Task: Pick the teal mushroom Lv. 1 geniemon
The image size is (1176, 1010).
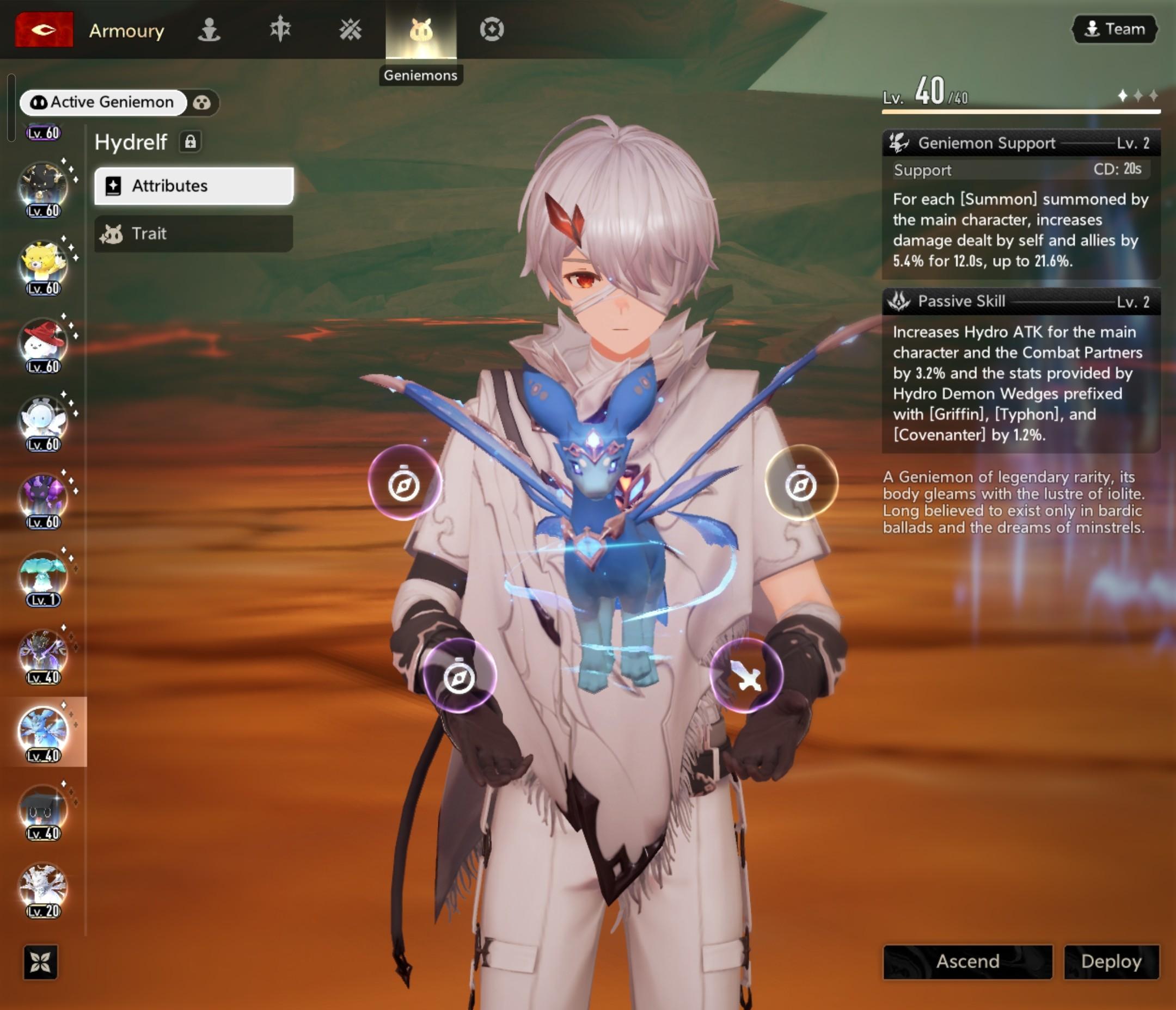Action: click(42, 574)
